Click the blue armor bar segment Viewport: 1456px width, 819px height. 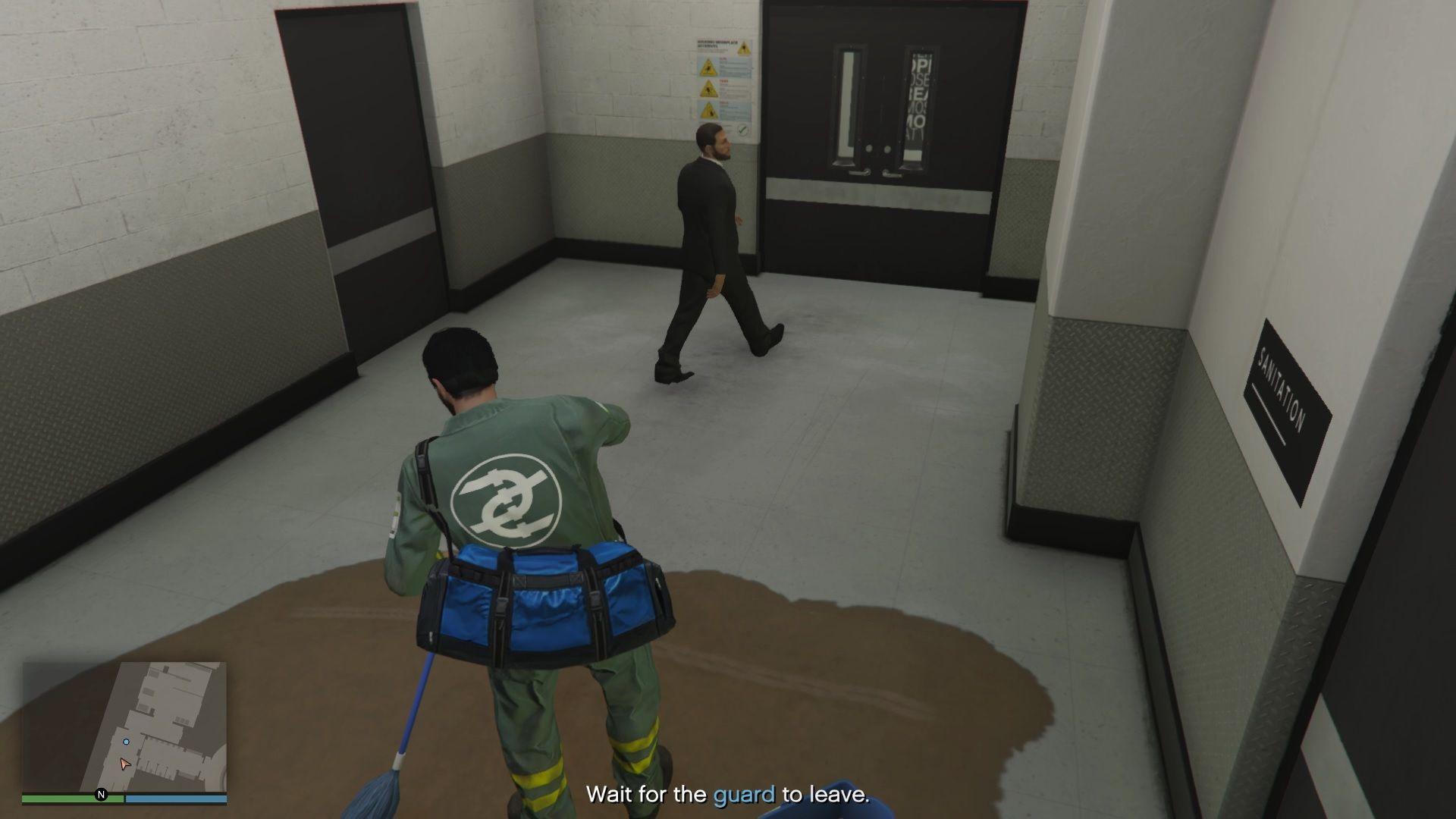point(175,799)
